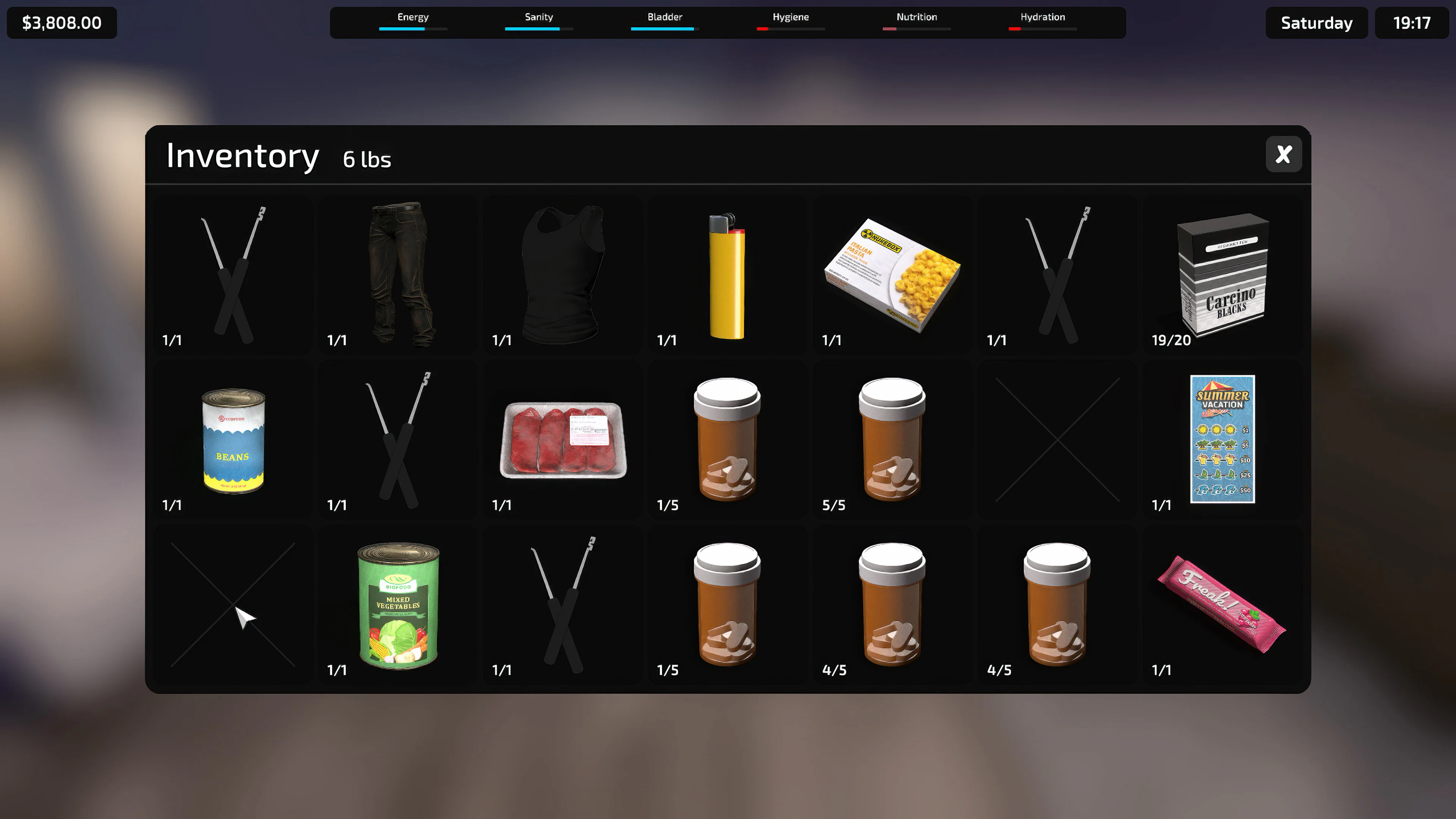Click the Saturday day indicator
This screenshot has height=819, width=1456.
1316,23
